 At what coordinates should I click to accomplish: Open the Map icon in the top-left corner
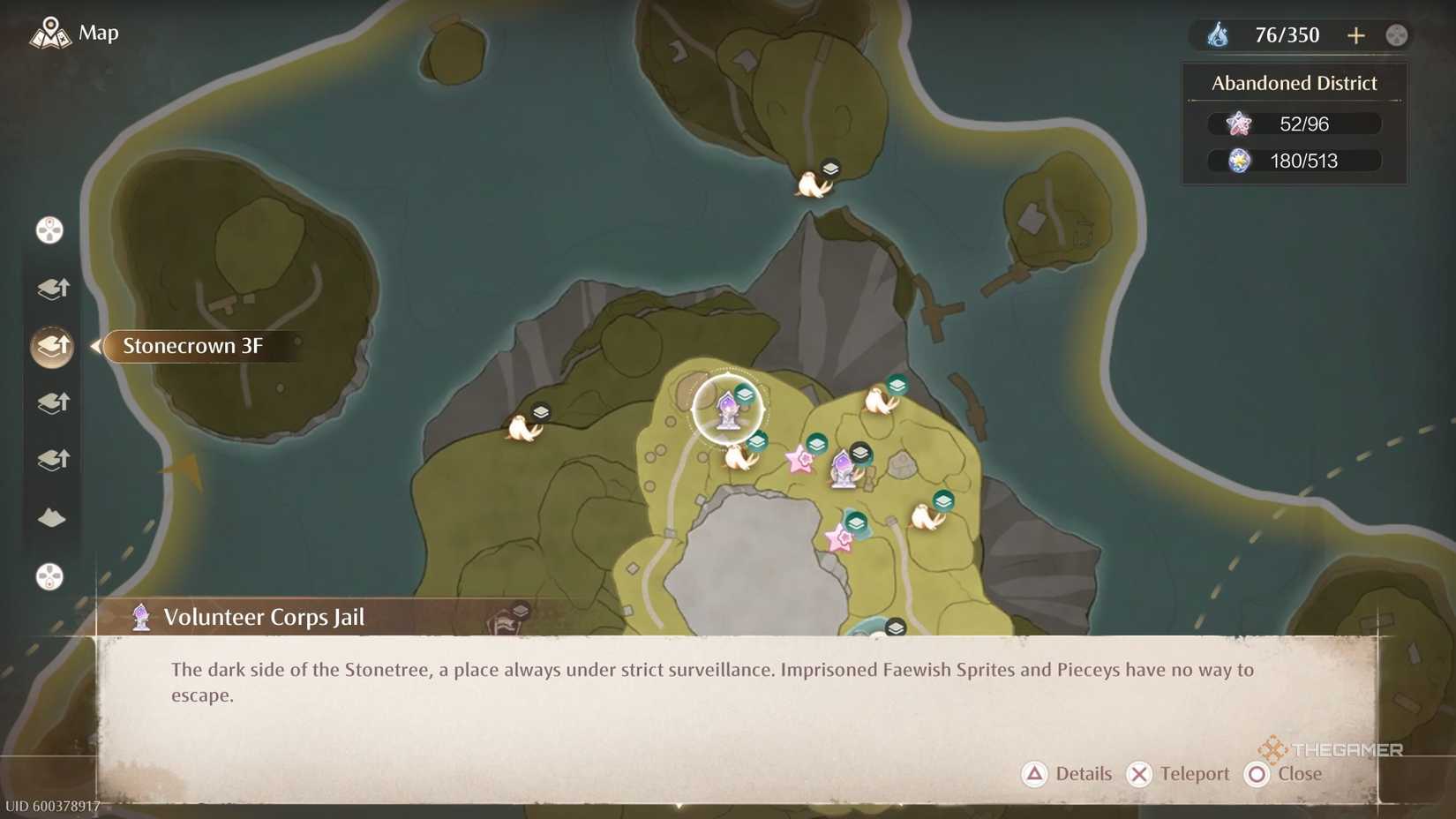[52, 33]
